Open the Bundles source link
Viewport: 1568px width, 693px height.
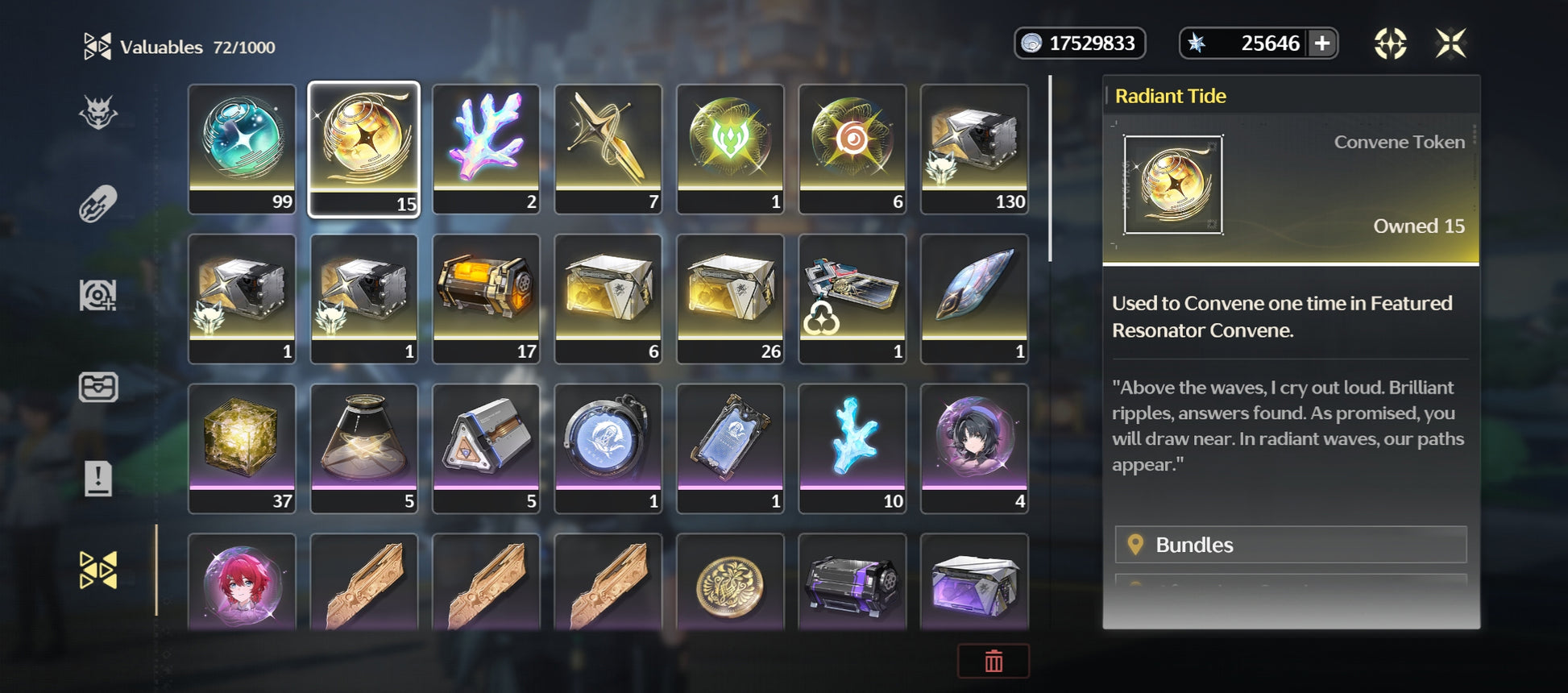[x=1290, y=545]
